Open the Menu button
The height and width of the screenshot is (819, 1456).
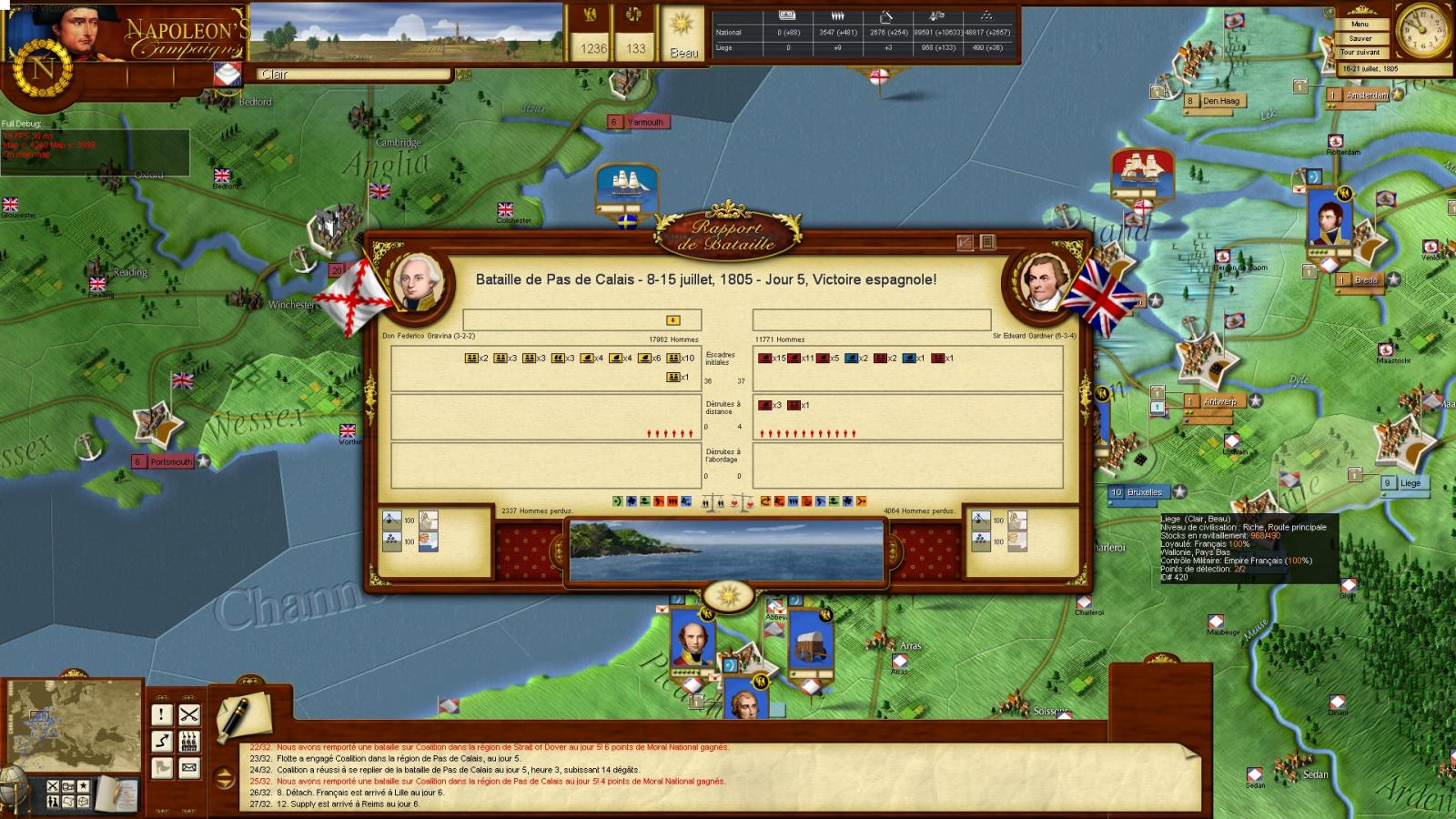click(1360, 24)
